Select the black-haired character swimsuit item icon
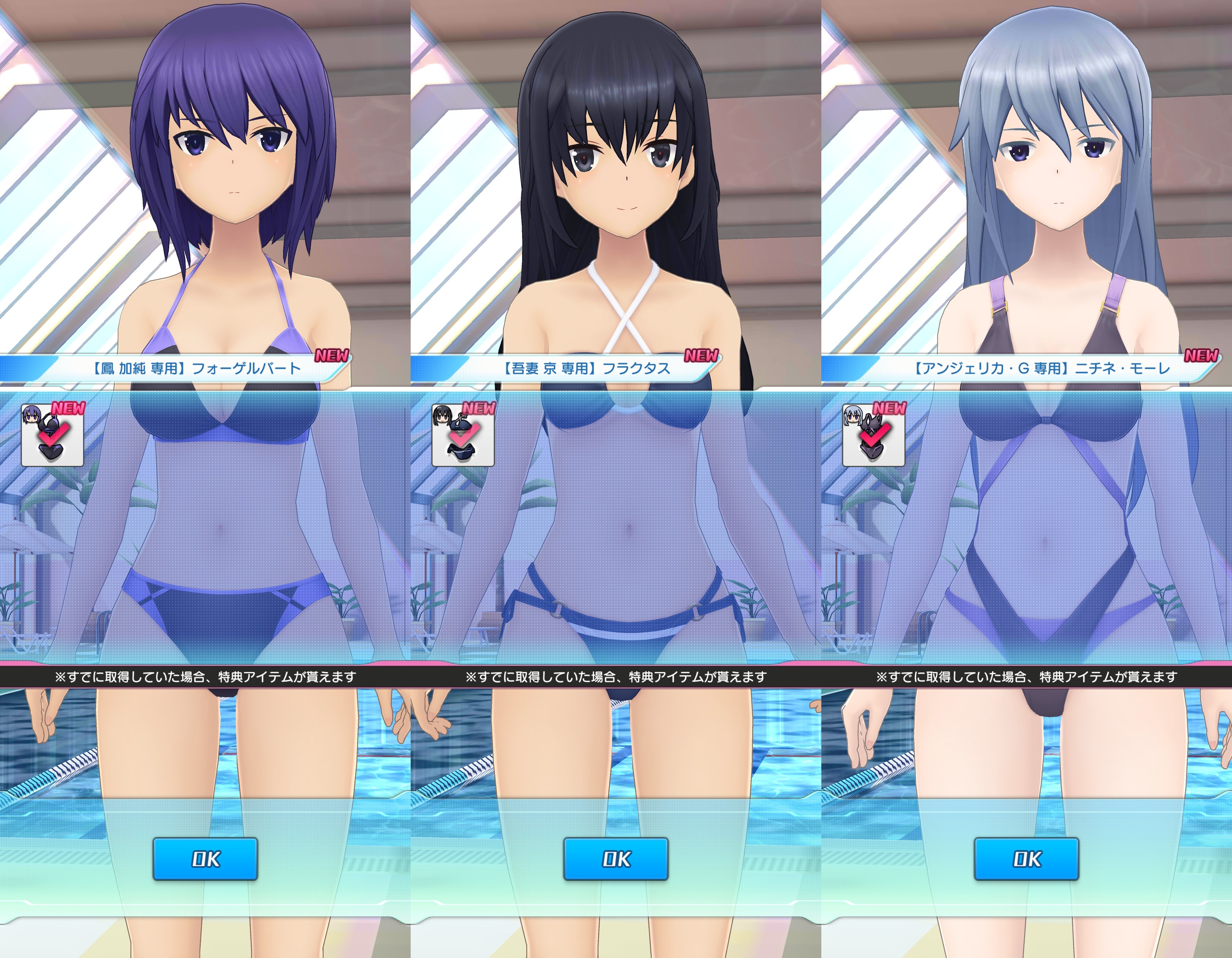This screenshot has width=1232, height=958. pos(463,435)
